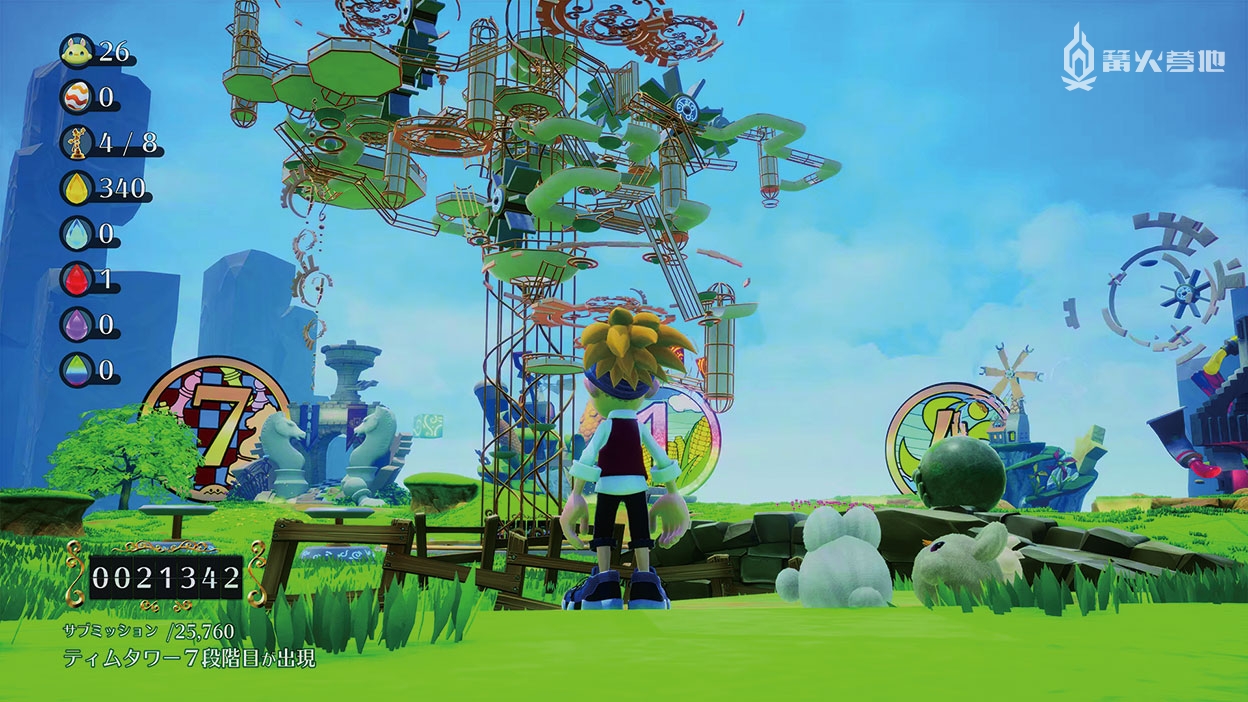Click the purple drop icon
1248x702 pixels.
point(75,325)
